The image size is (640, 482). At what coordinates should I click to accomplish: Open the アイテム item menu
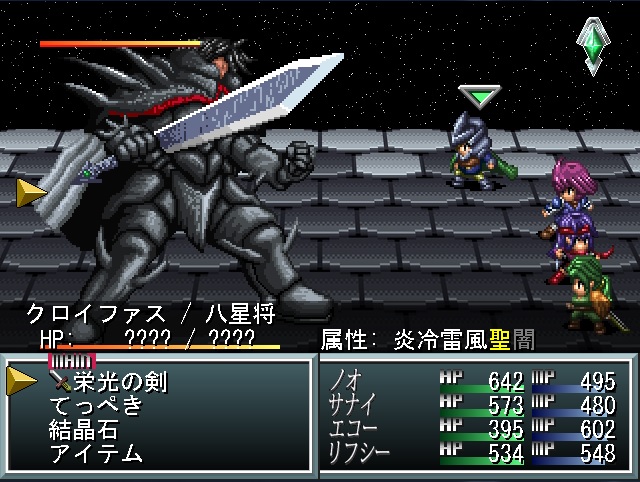(x=96, y=454)
